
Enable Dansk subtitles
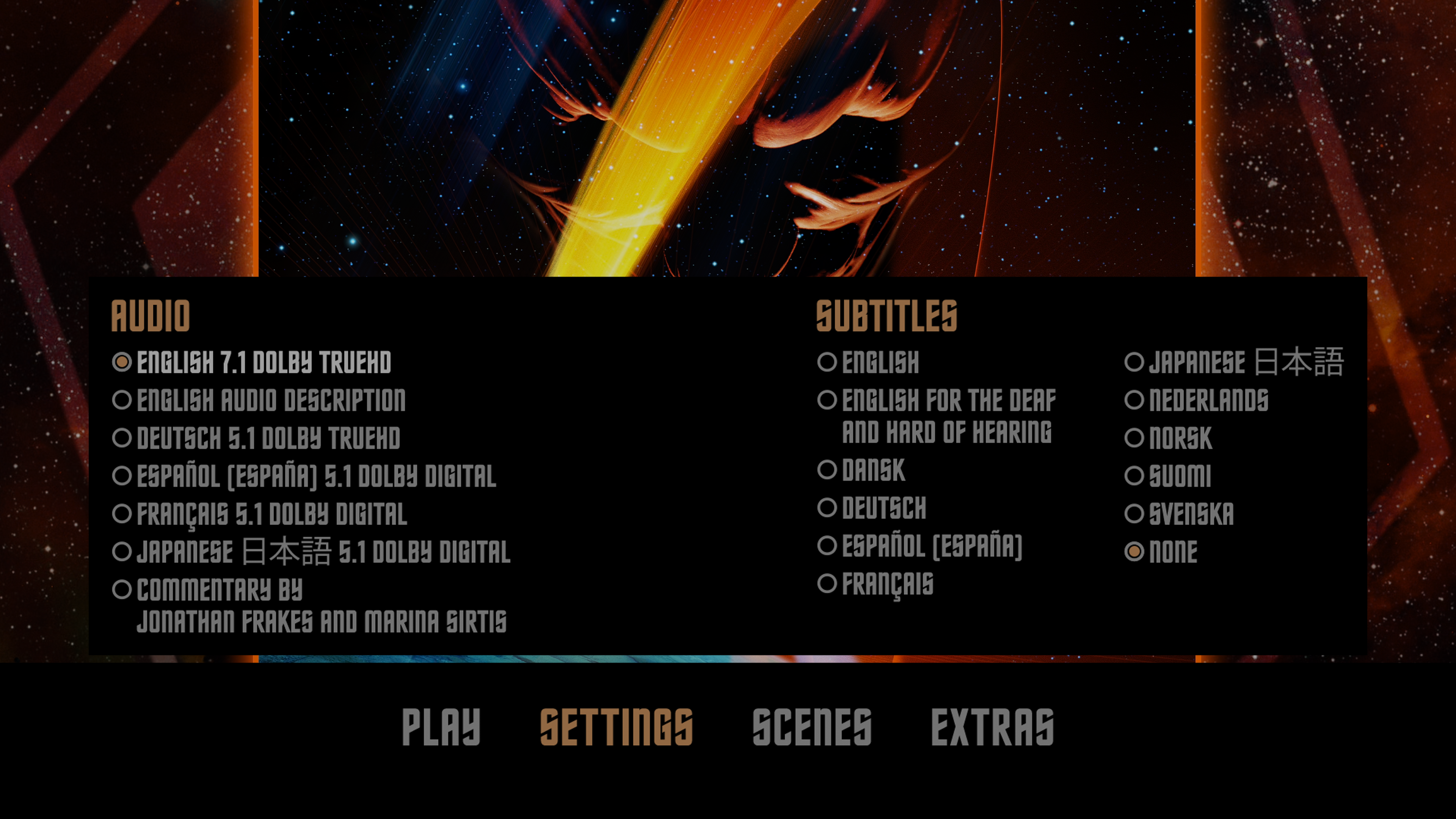pyautogui.click(x=873, y=470)
